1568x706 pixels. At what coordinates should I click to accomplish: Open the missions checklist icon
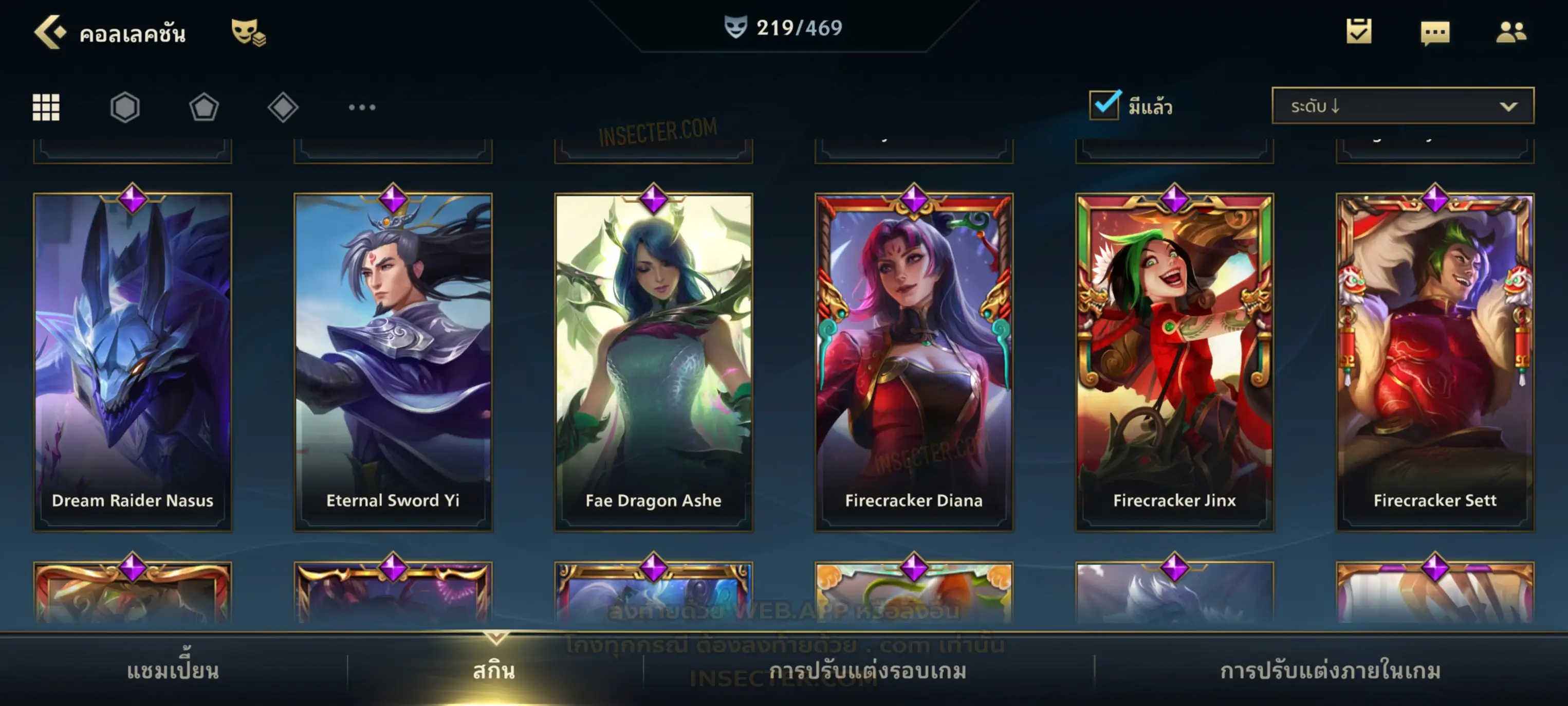(x=1358, y=32)
